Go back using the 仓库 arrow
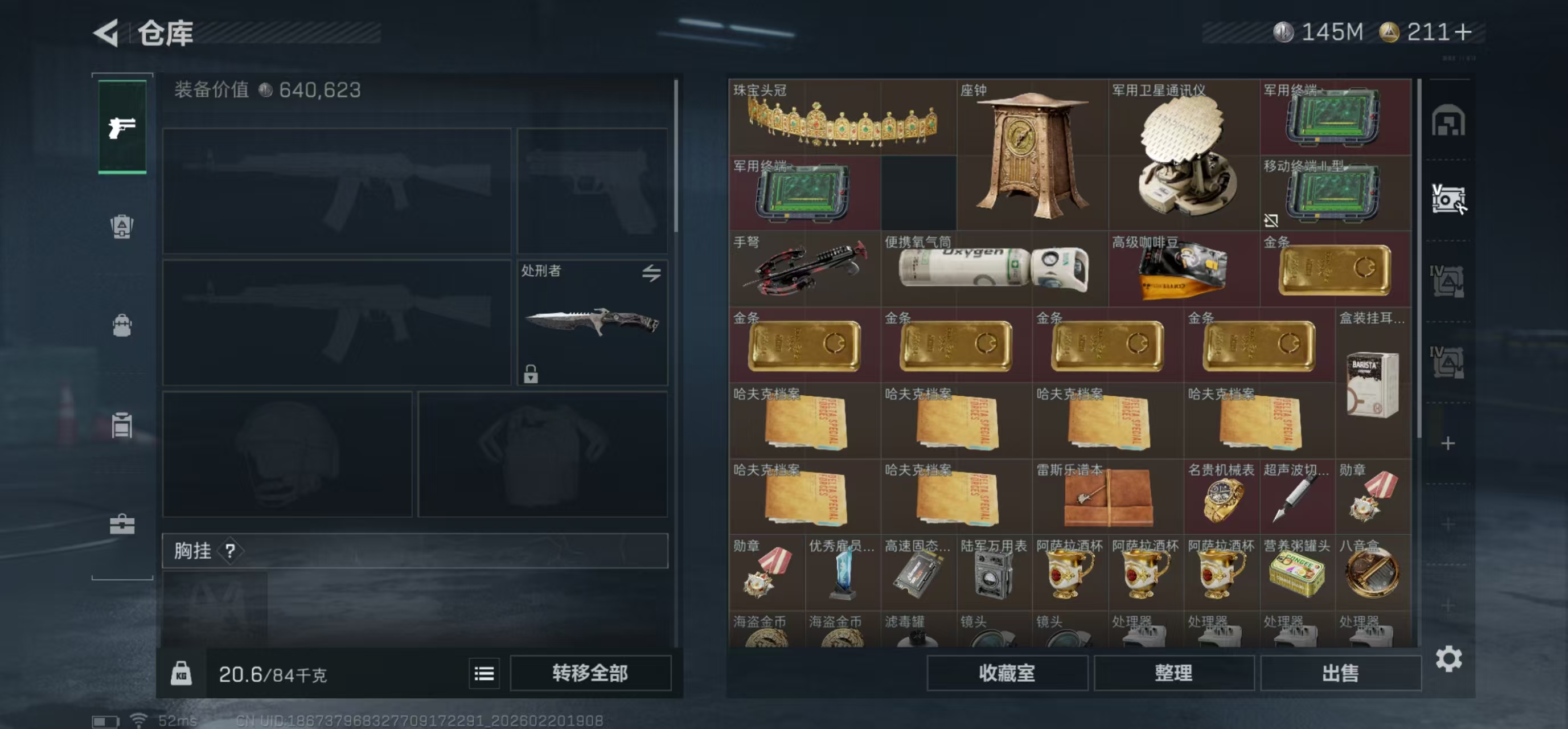The width and height of the screenshot is (1568, 729). click(x=106, y=34)
